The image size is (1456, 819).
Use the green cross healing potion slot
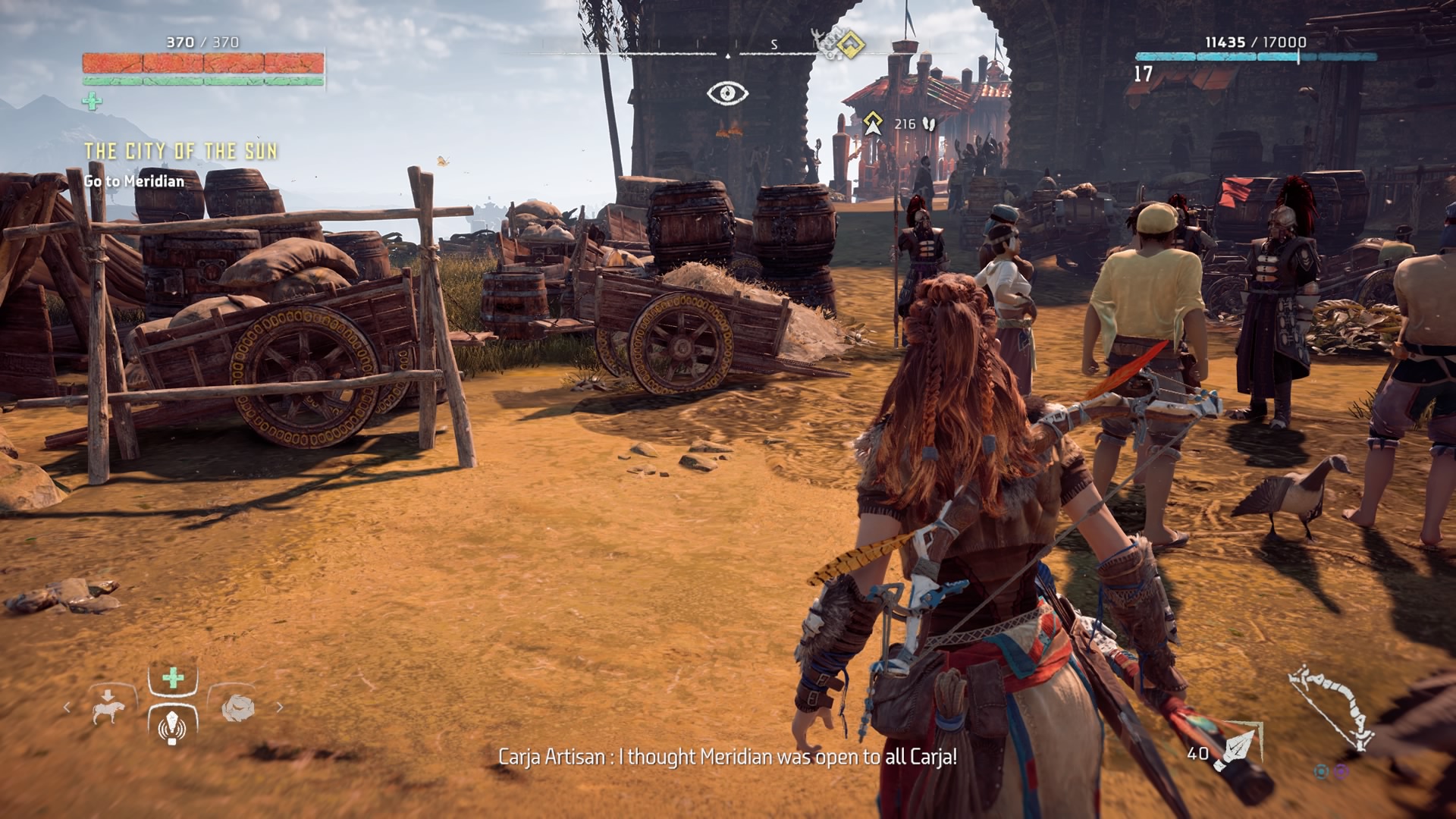[x=174, y=678]
